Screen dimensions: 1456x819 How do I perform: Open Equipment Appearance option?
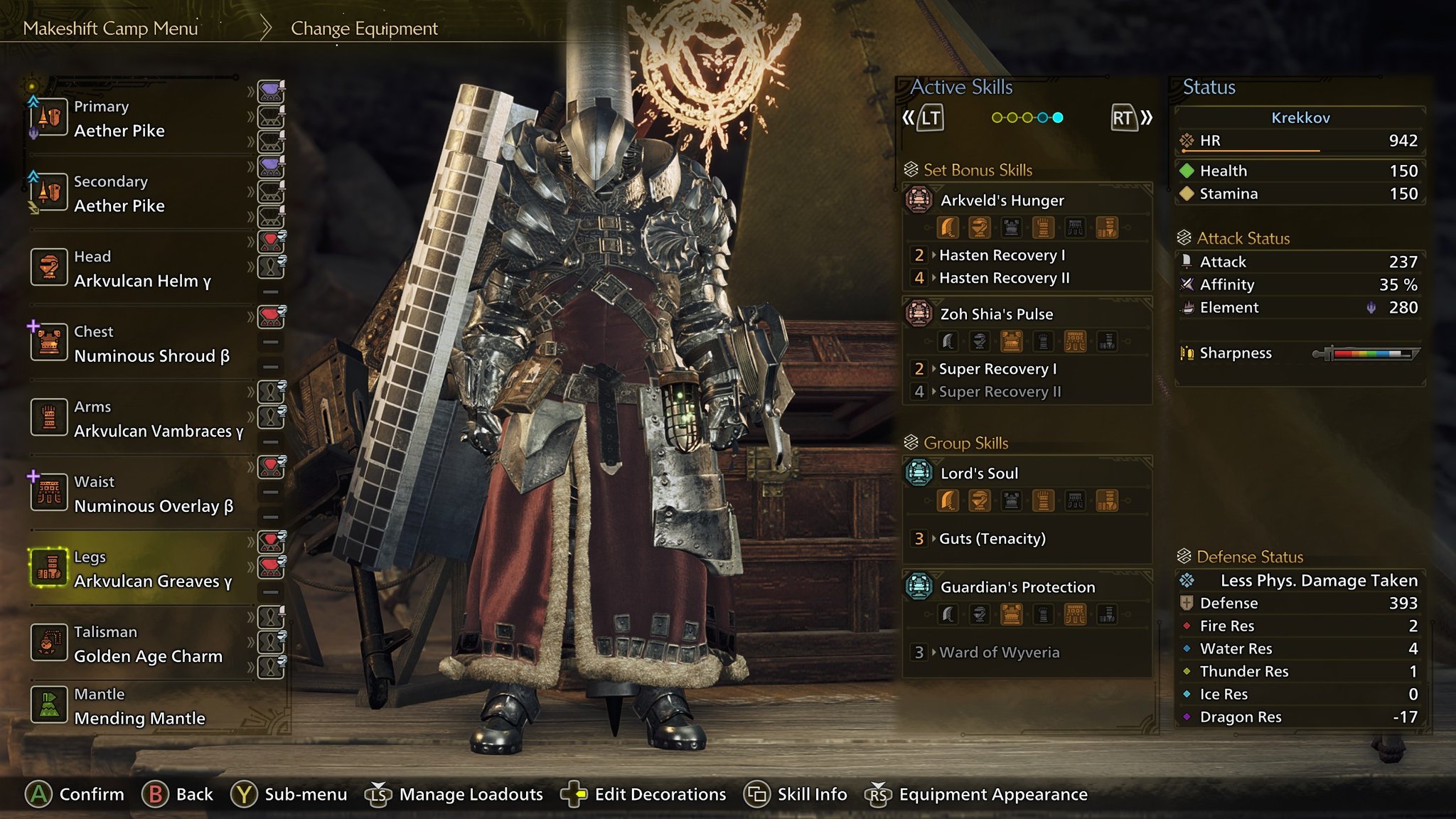point(977,794)
